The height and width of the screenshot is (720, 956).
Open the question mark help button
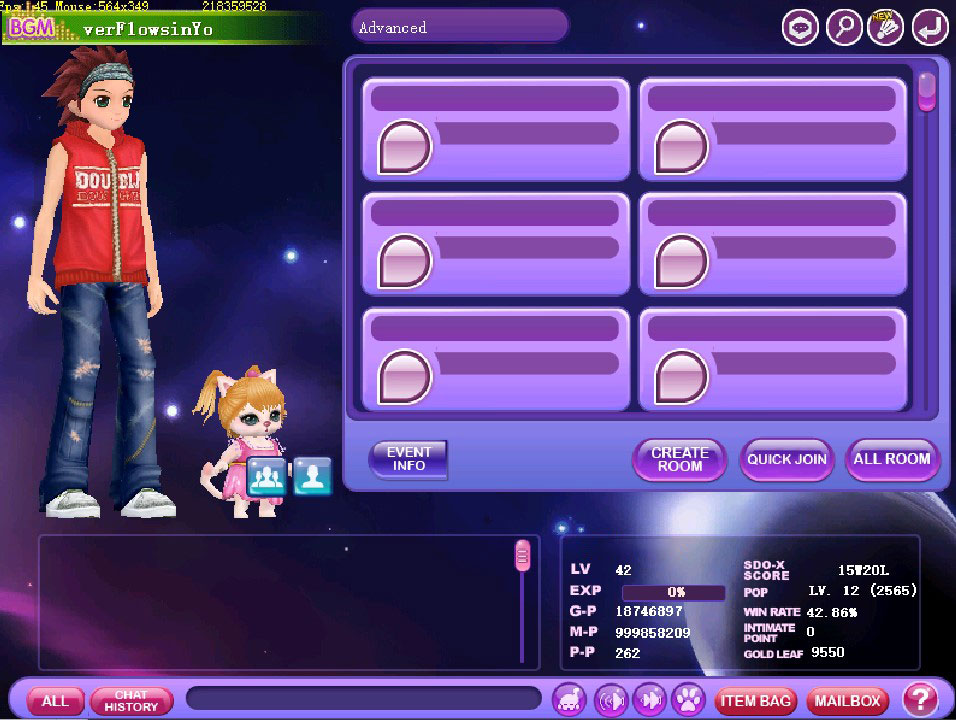920,699
